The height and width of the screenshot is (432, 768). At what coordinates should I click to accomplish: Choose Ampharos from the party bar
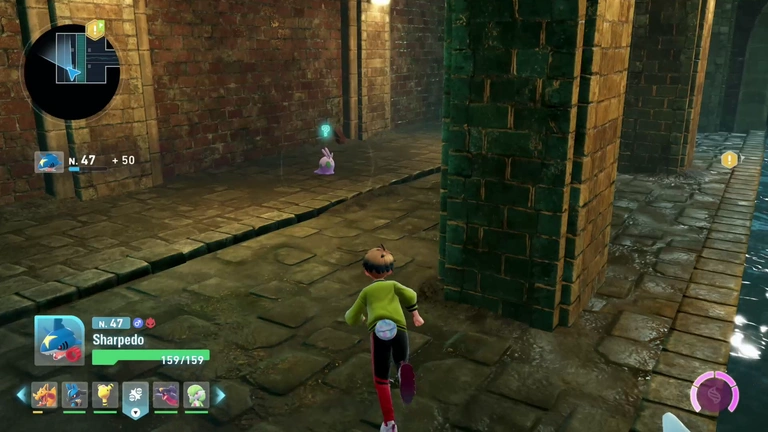tap(105, 395)
